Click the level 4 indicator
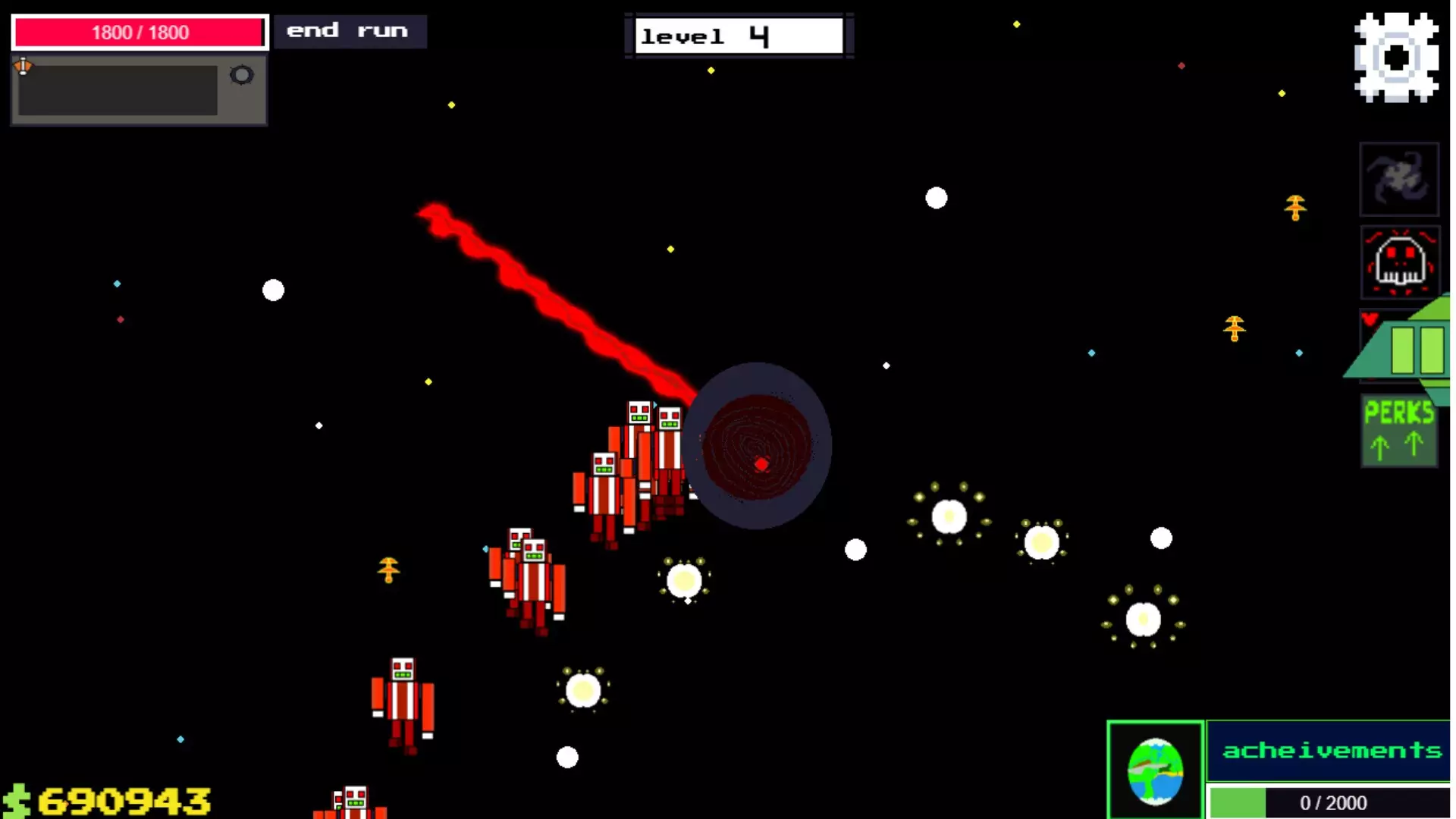This screenshot has width=1456, height=819. (x=737, y=35)
